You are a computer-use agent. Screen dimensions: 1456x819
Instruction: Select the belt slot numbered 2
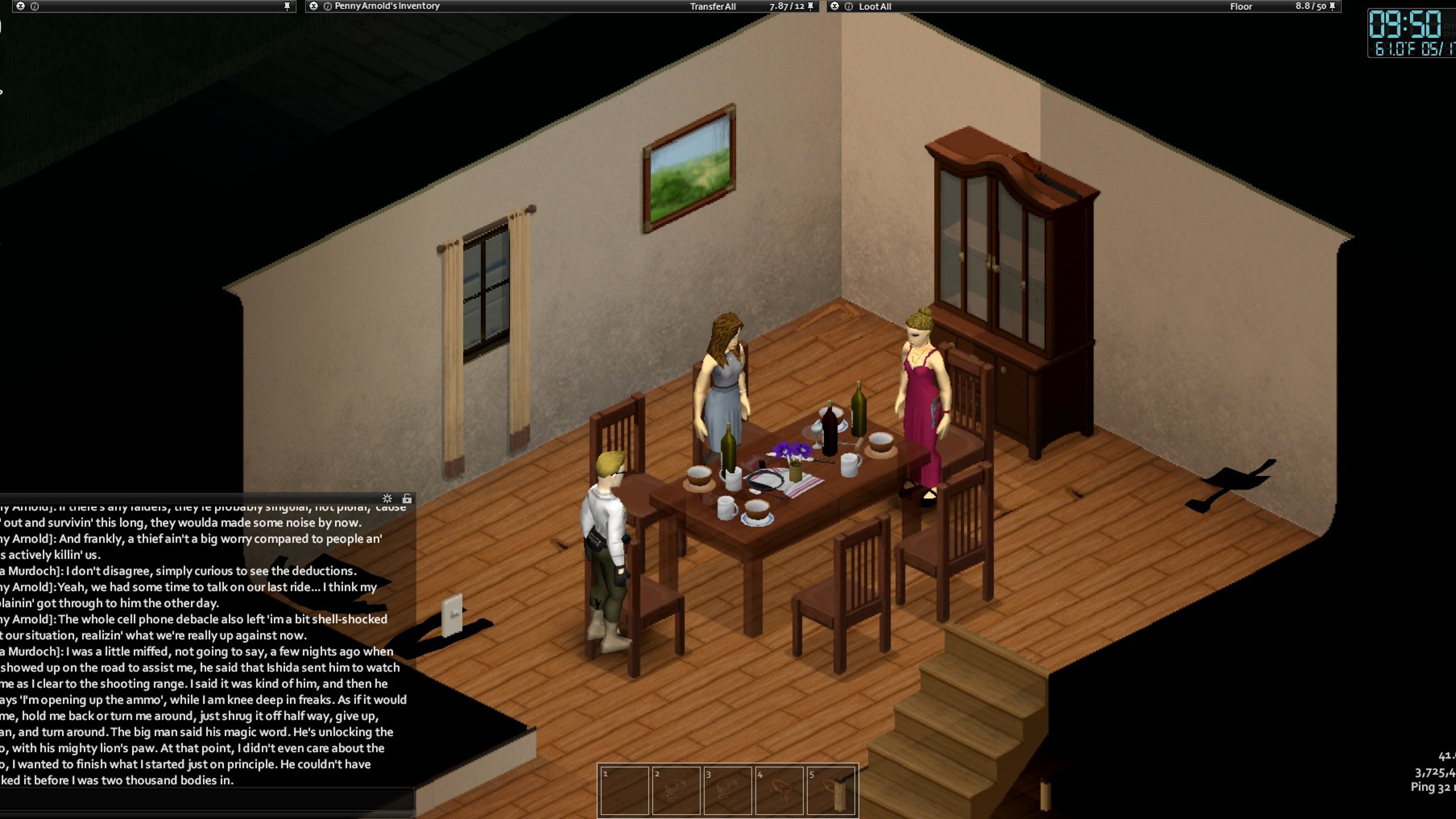[676, 791]
